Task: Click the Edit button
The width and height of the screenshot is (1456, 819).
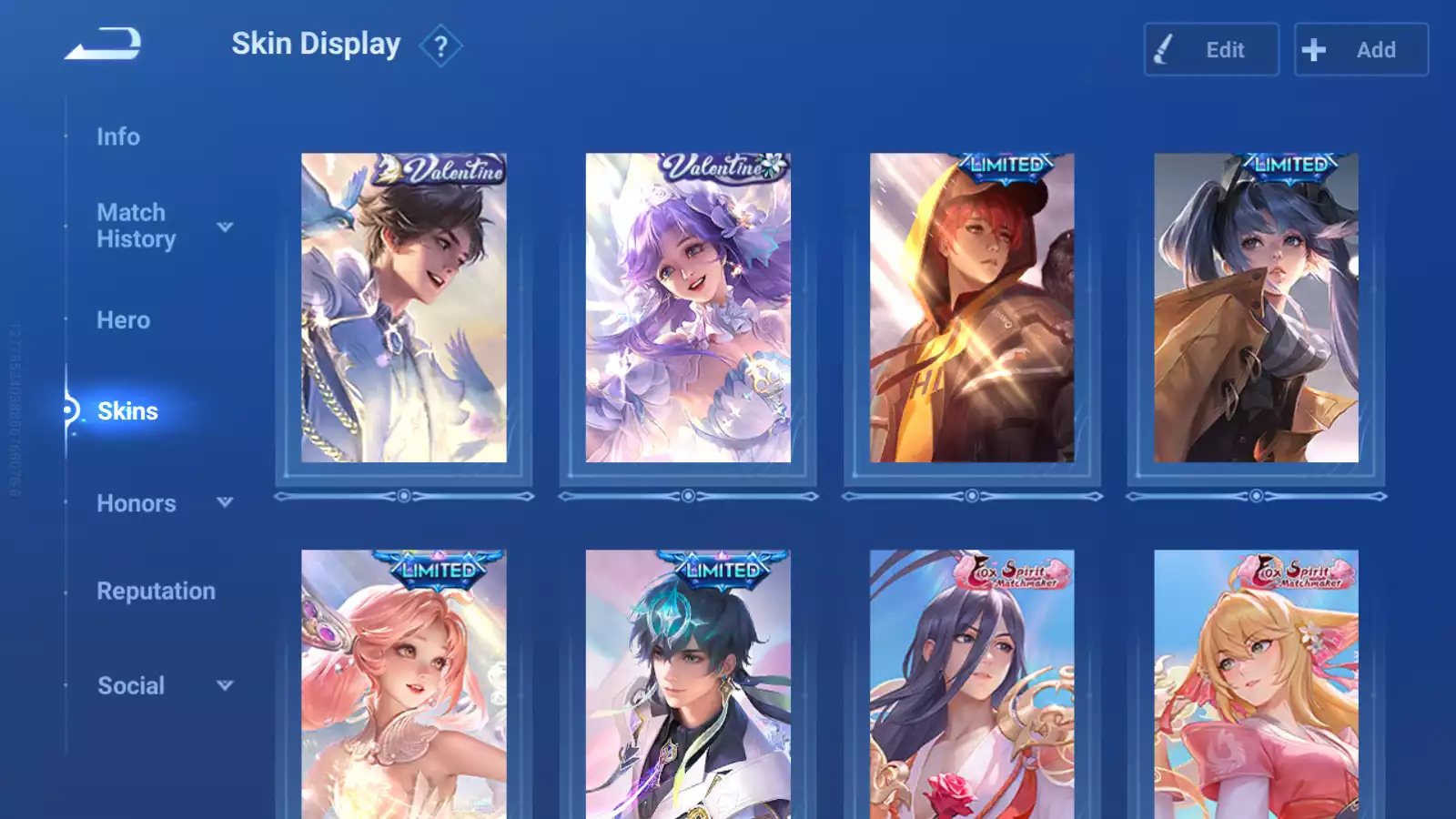Action: [1211, 50]
